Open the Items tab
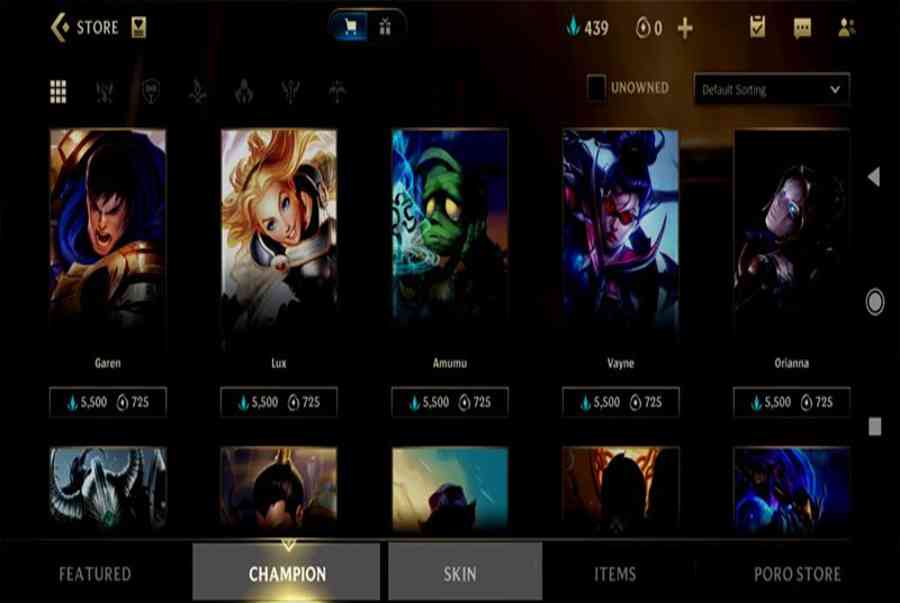The width and height of the screenshot is (900, 603). coord(615,574)
